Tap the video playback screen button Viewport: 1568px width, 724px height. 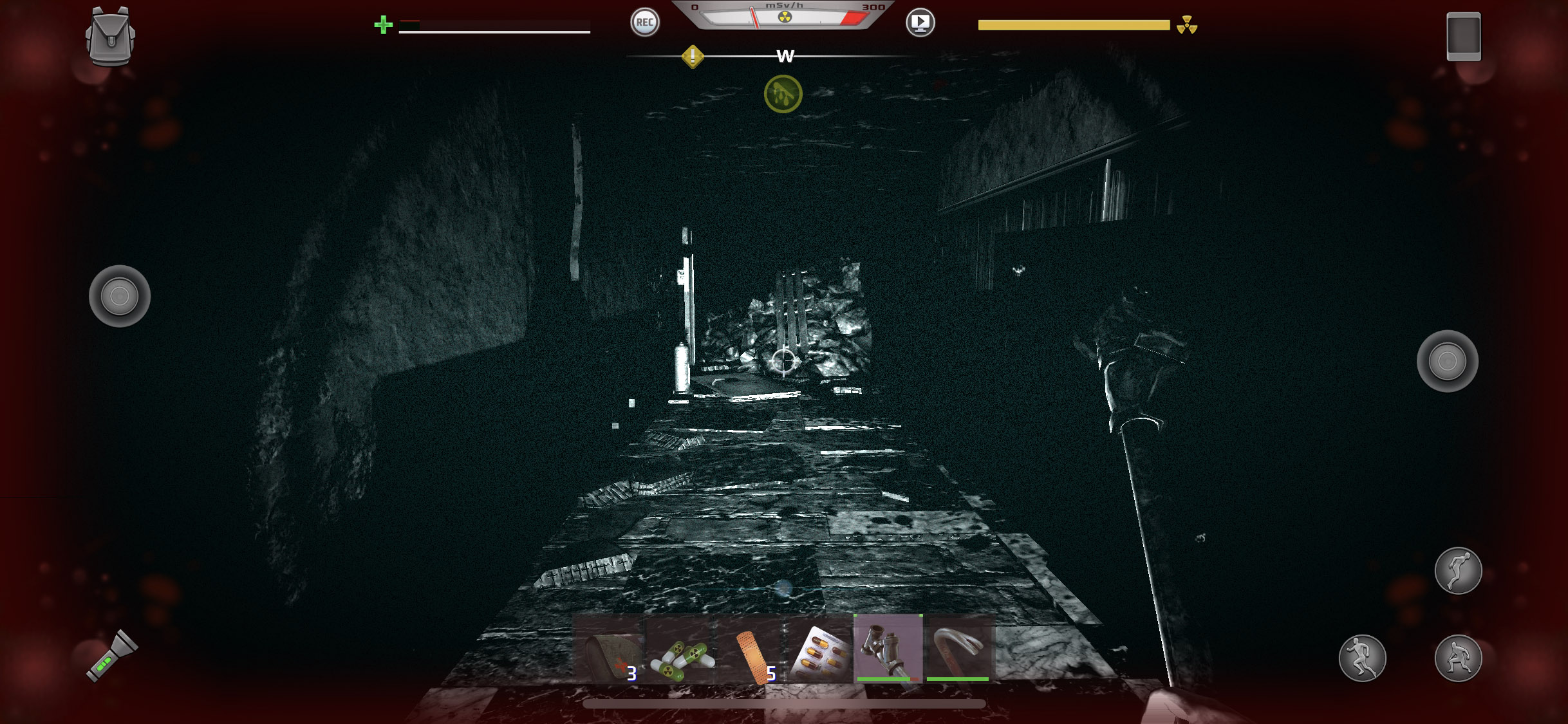pyautogui.click(x=920, y=23)
